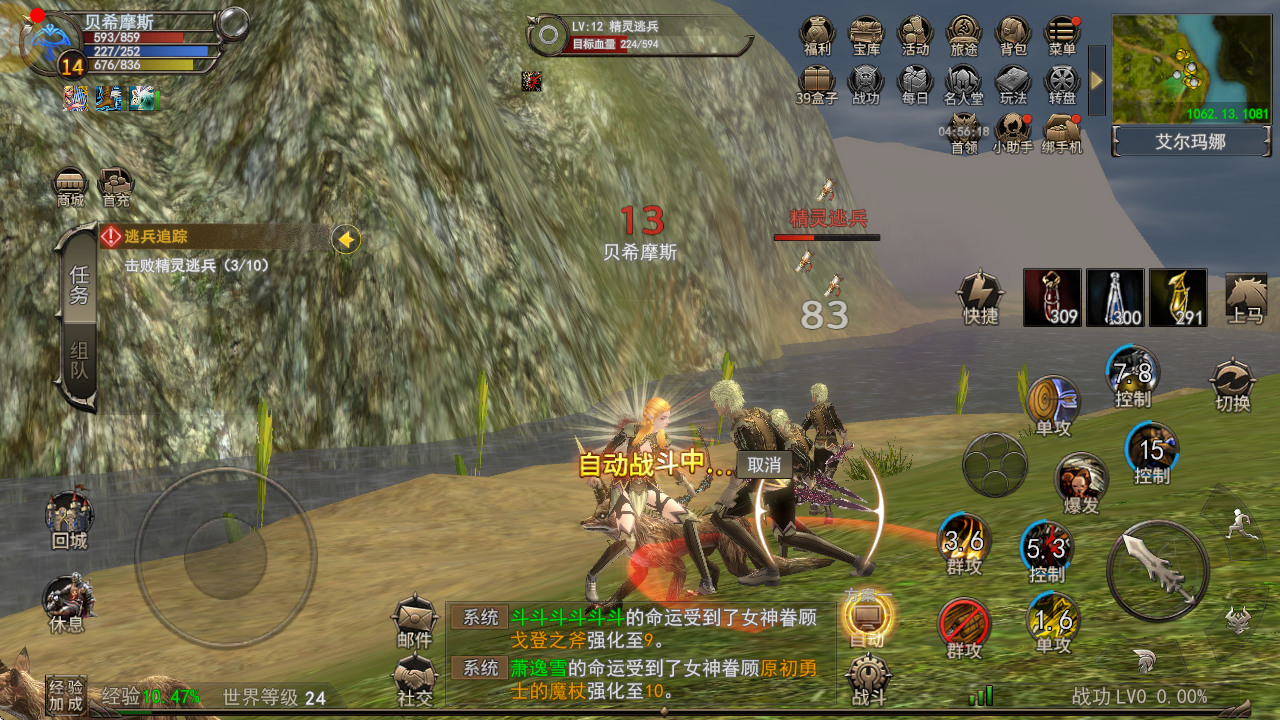Image resolution: width=1280 pixels, height=720 pixels.
Task: Open the 转盘 spin wheel
Action: [x=1062, y=82]
